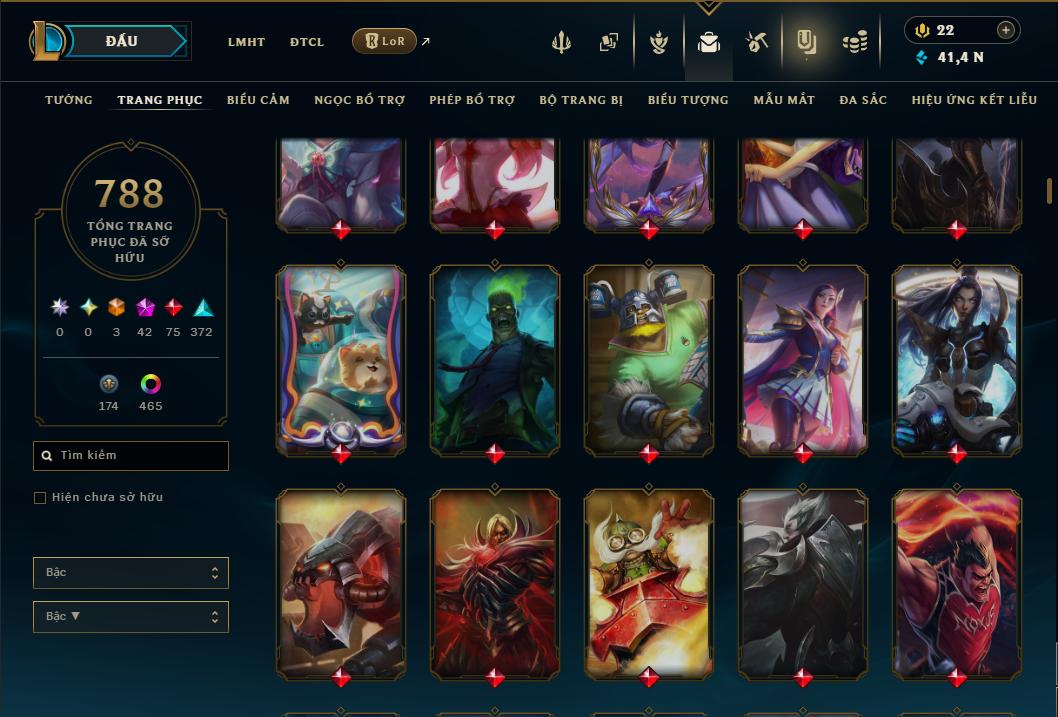Click the plus button to buy RP
Image resolution: width=1058 pixels, height=717 pixels.
tap(1006, 30)
